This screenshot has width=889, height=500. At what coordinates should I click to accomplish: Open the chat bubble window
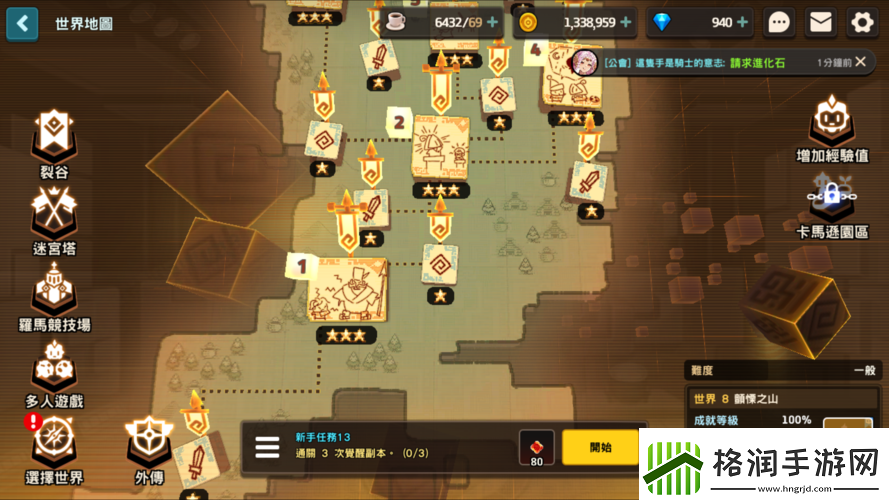[779, 22]
